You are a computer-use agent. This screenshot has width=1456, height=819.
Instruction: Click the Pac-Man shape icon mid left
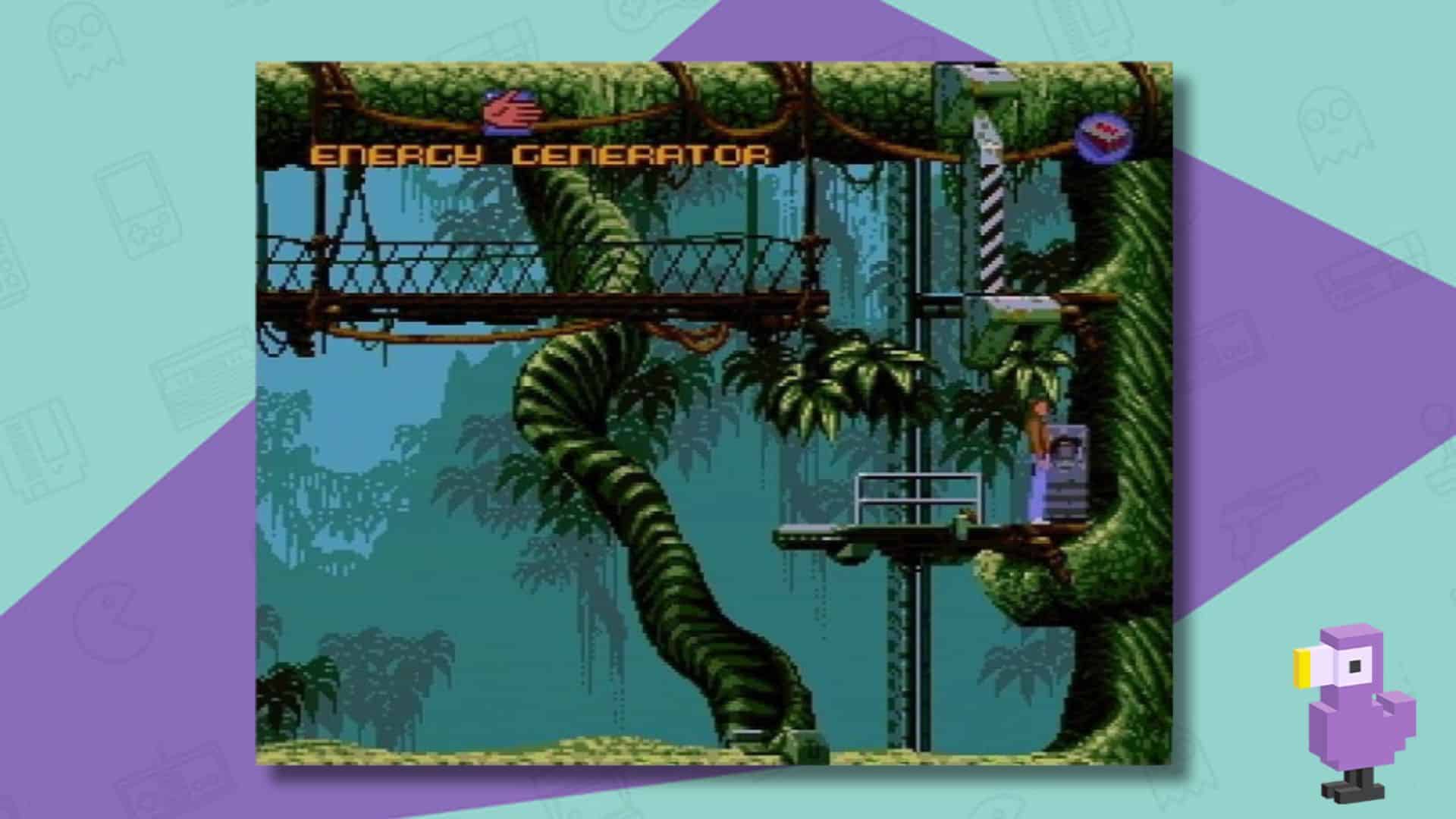[x=112, y=620]
